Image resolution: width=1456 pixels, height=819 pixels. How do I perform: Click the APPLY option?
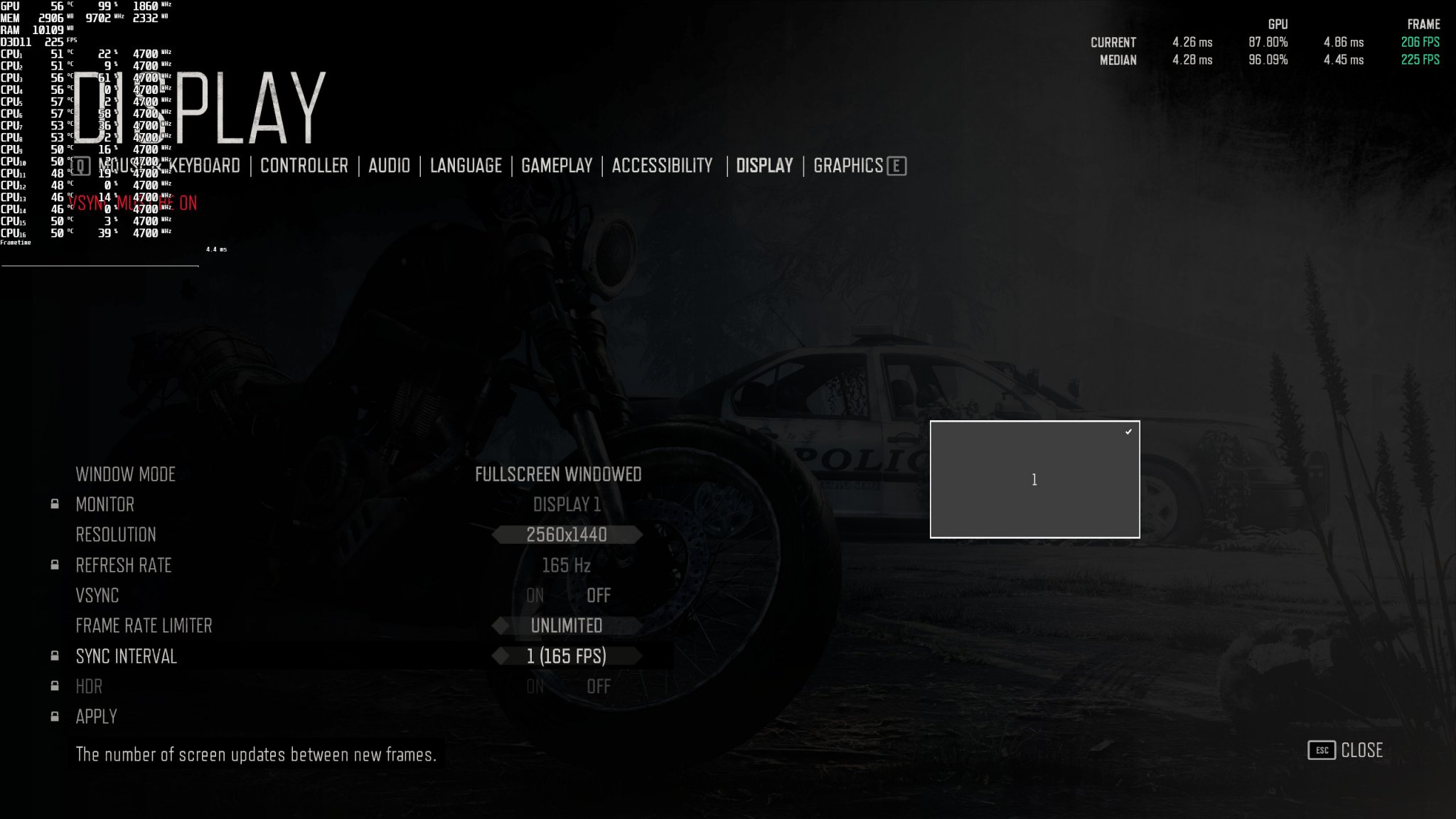click(96, 717)
